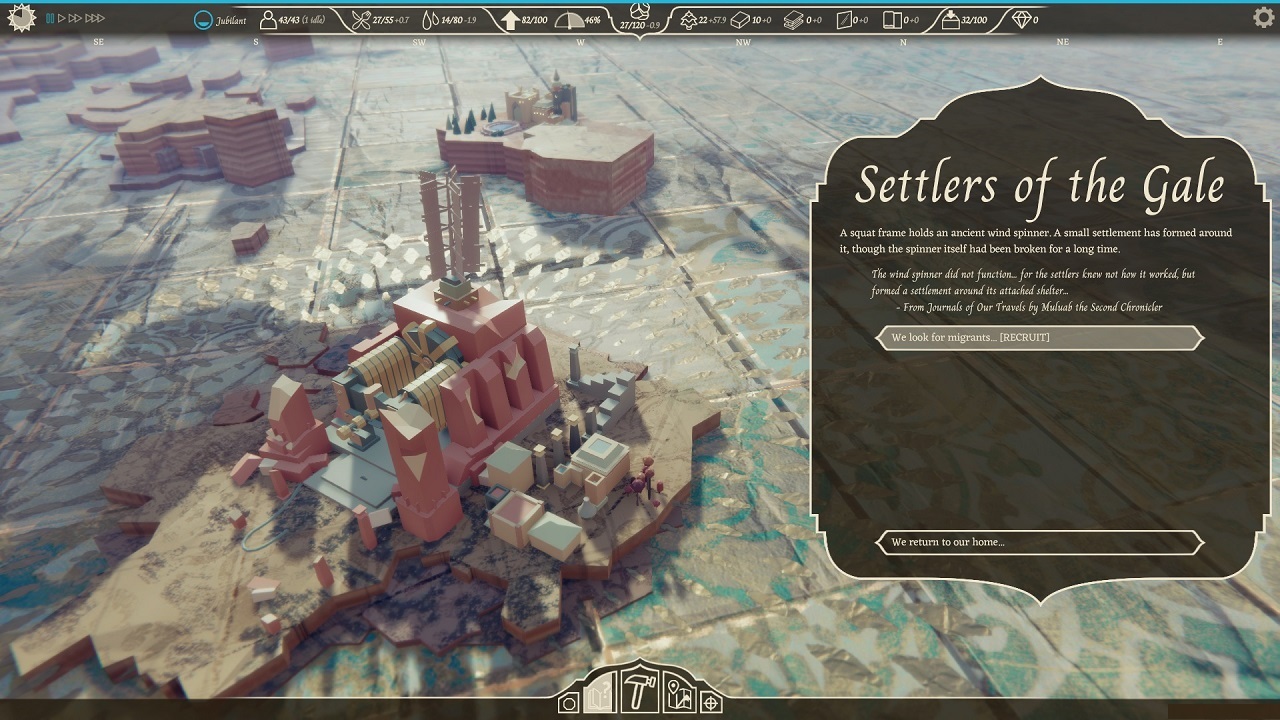This screenshot has height=720, width=1280.
Task: Click the sun emblem in the top-left corner
Action: [21, 17]
